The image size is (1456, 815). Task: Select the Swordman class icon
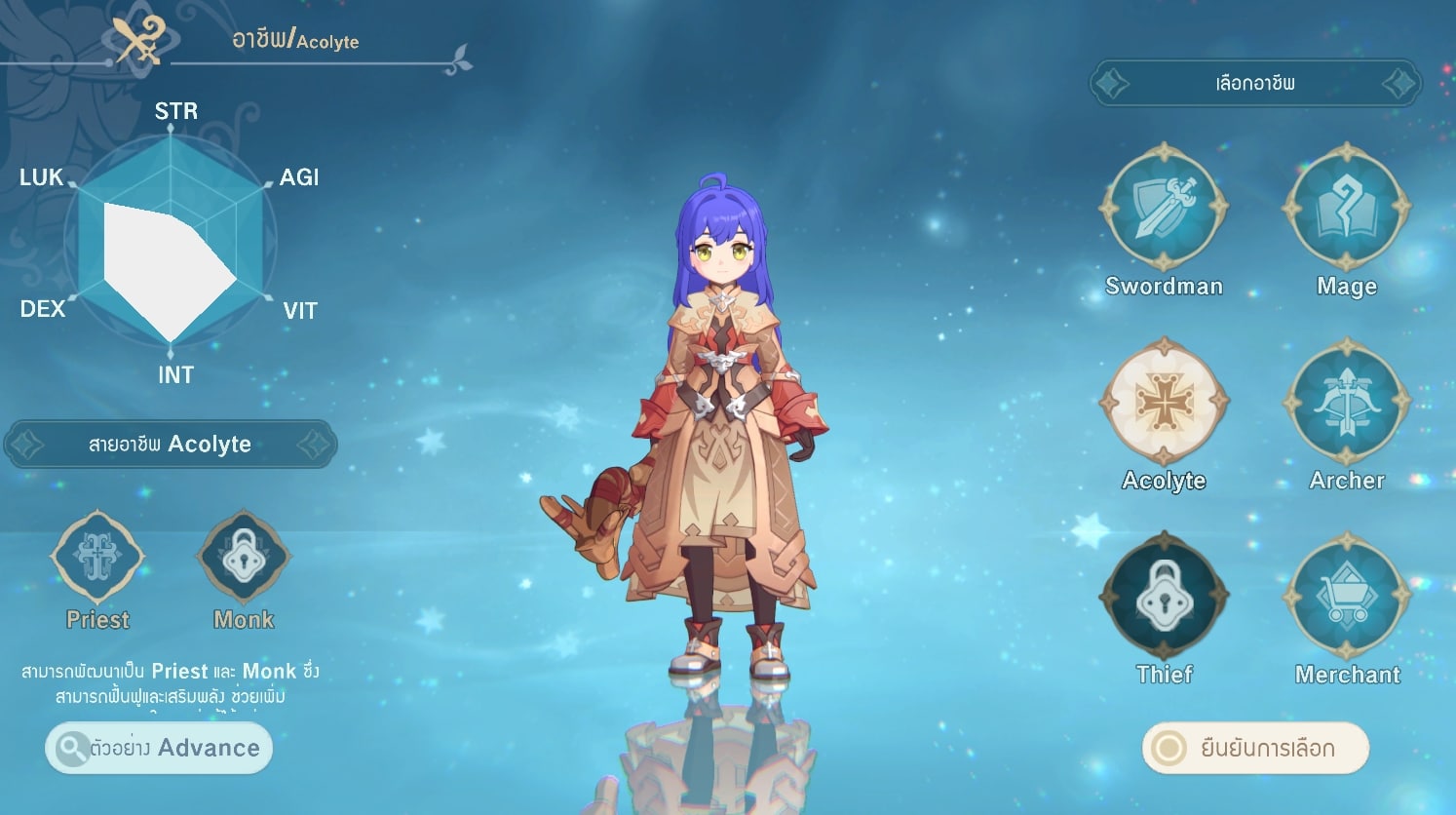[x=1164, y=208]
